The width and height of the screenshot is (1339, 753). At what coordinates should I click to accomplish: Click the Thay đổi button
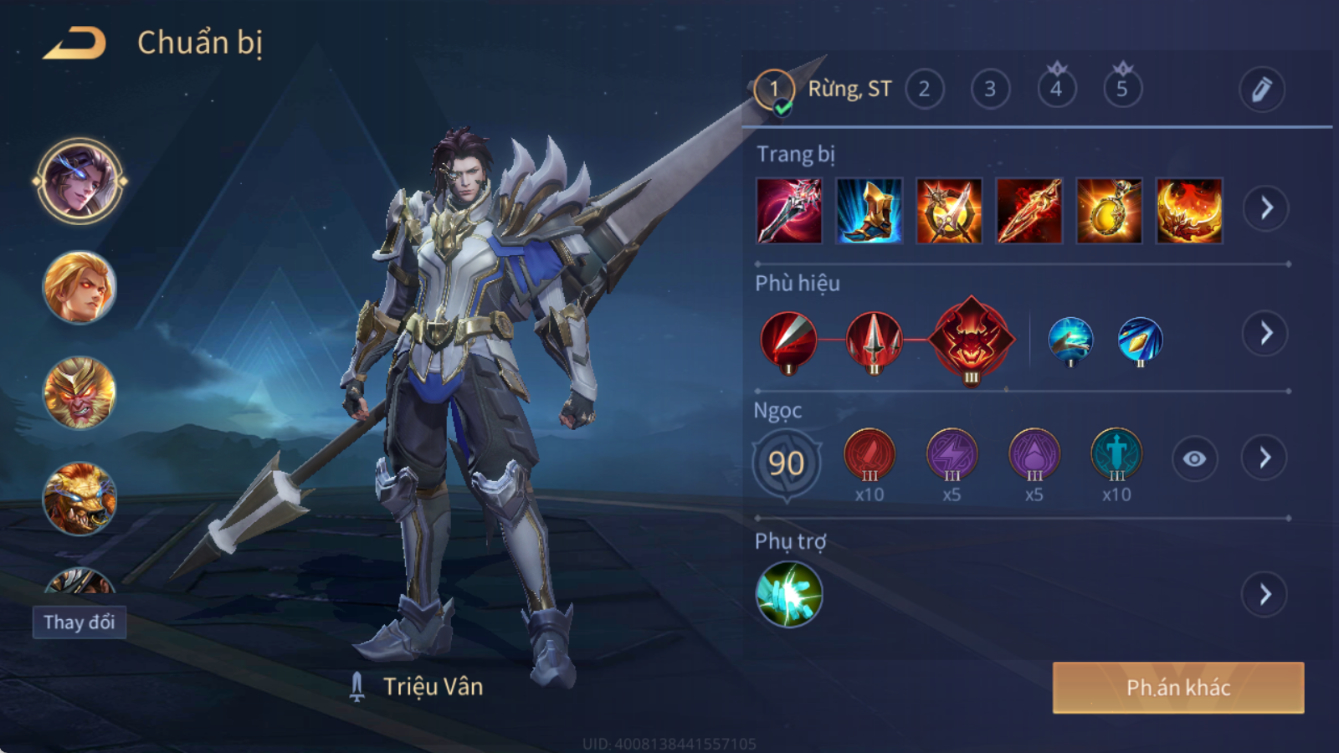click(x=79, y=622)
